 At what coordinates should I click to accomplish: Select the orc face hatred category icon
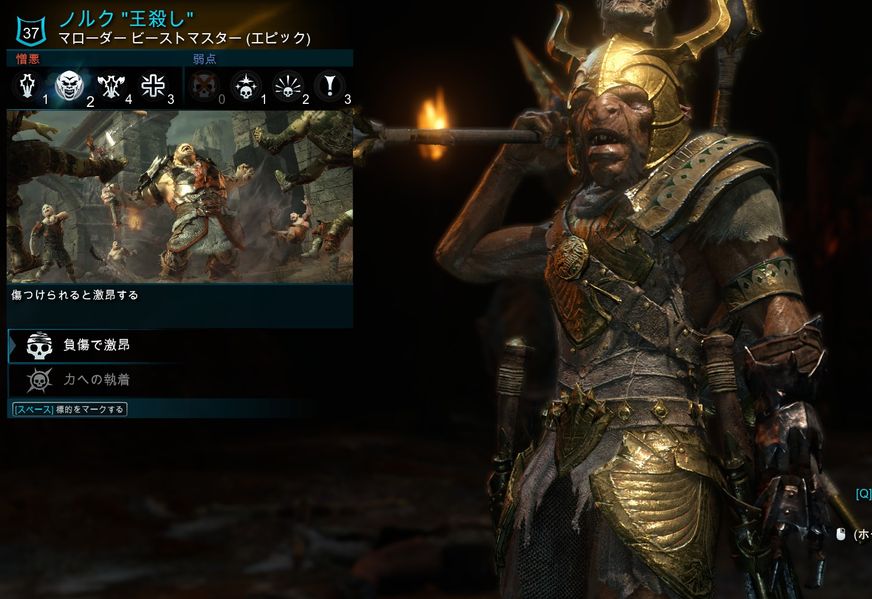[x=69, y=87]
